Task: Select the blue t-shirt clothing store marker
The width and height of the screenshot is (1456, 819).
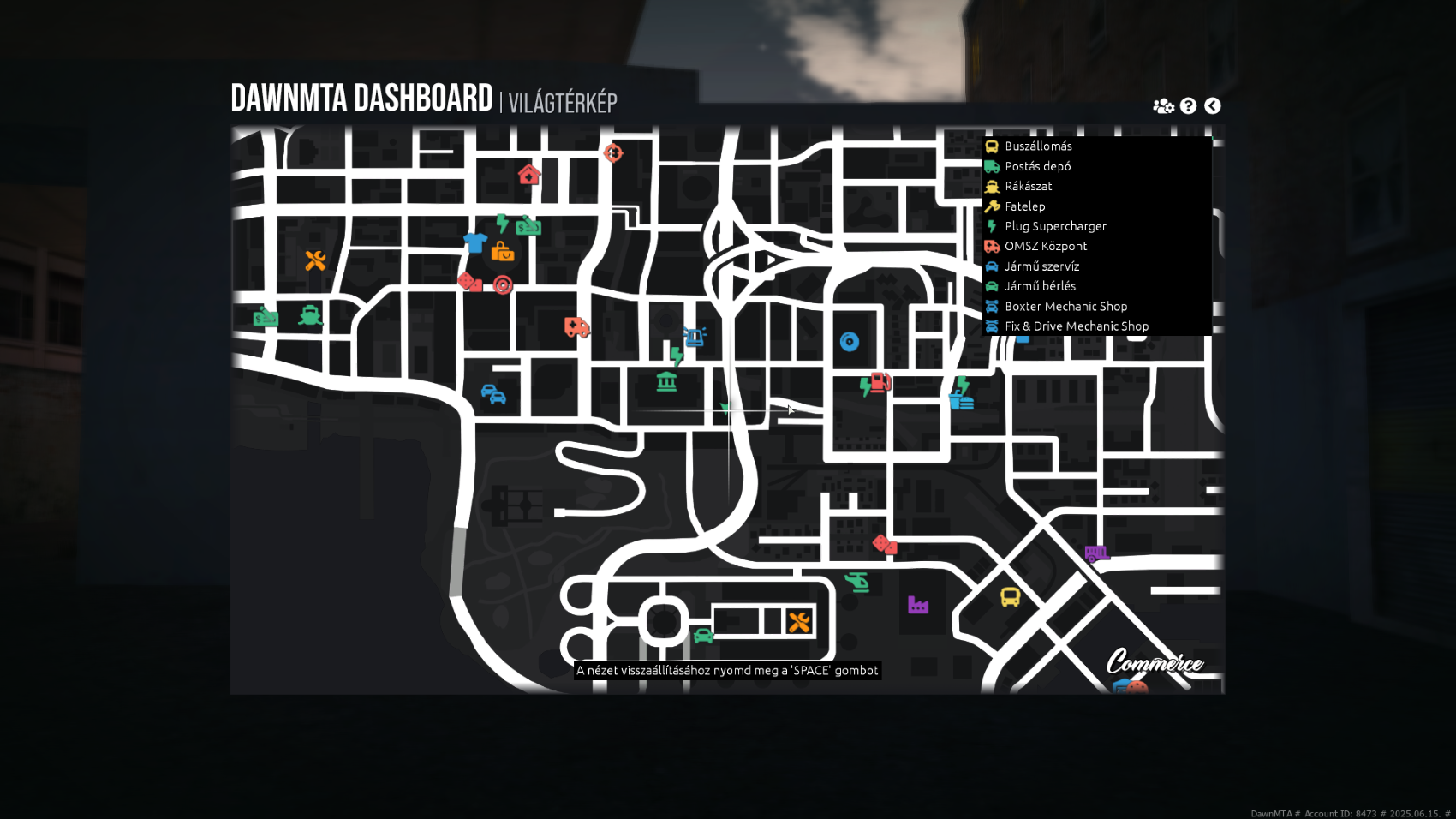Action: 475,242
